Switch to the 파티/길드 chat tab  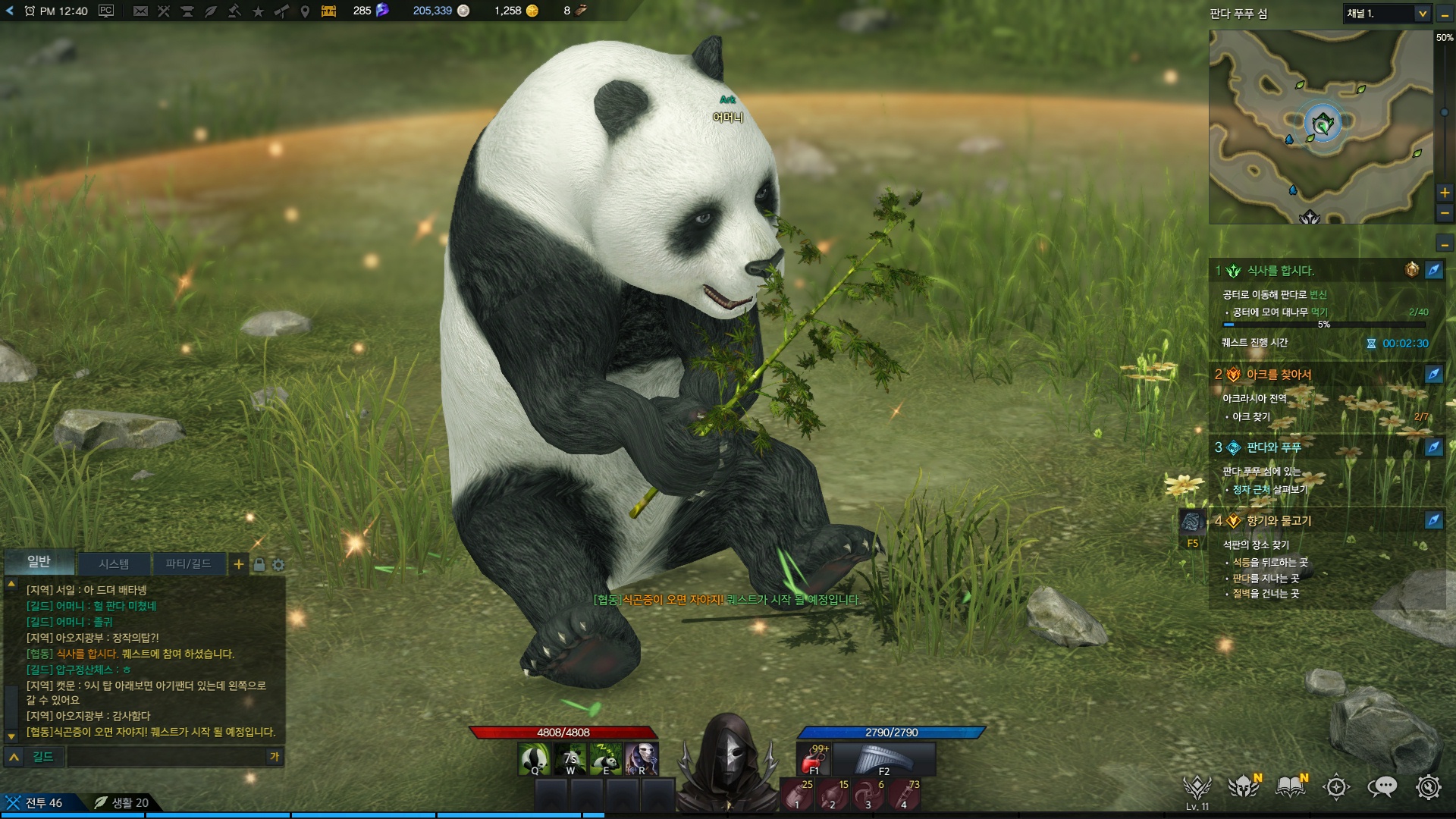[188, 563]
